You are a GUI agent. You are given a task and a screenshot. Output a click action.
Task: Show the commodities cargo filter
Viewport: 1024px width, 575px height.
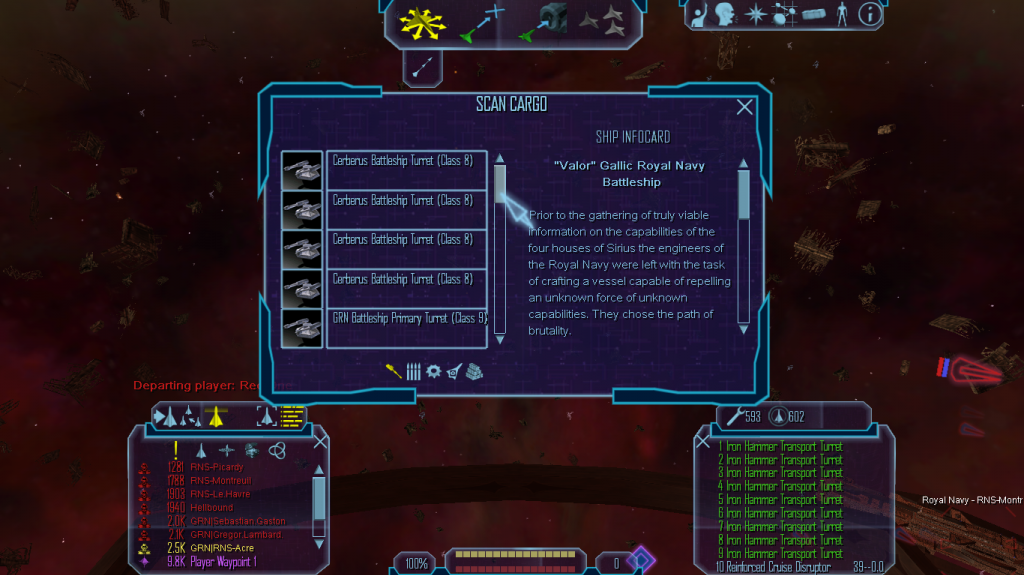click(474, 371)
